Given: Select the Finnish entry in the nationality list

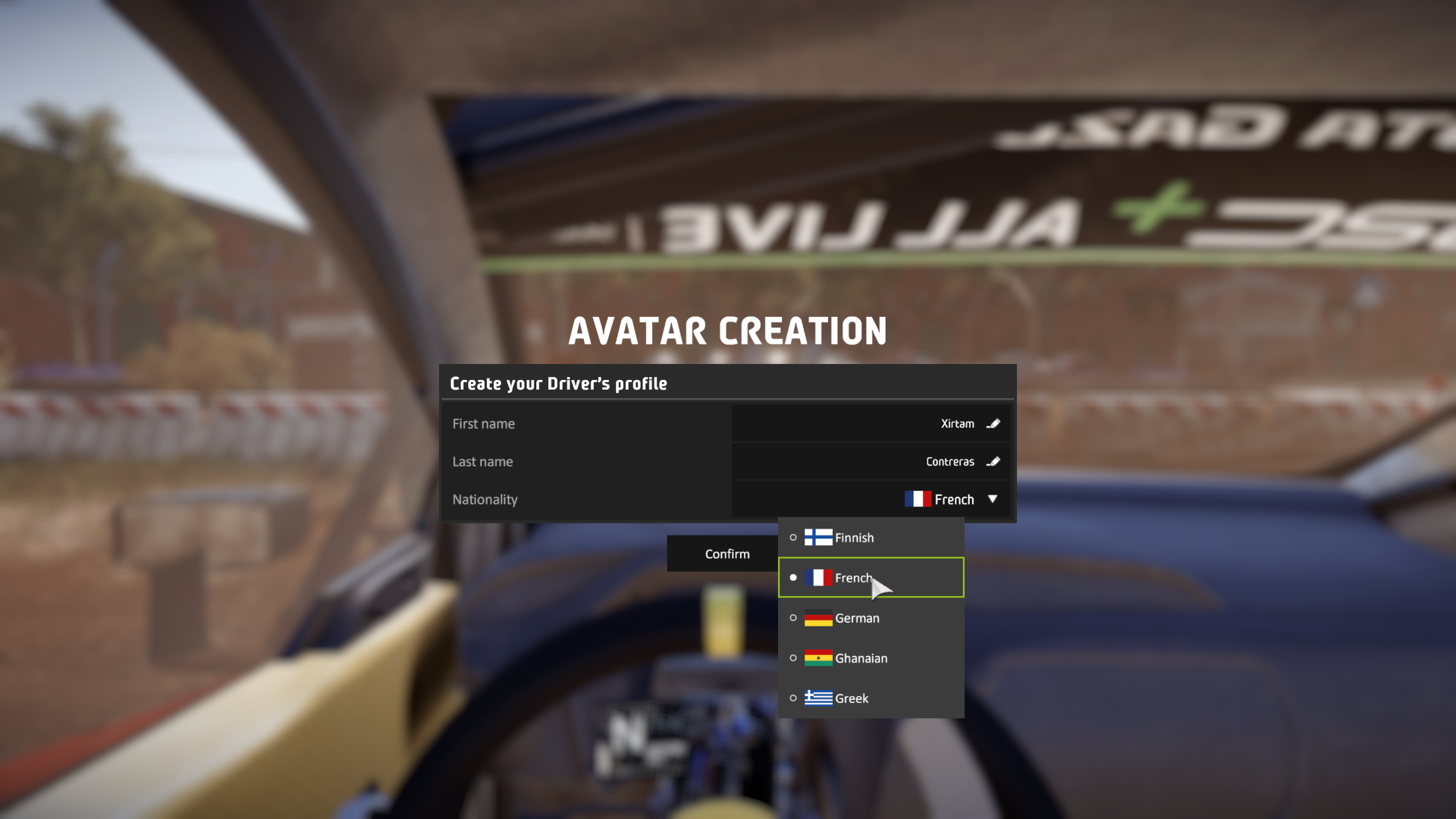Looking at the screenshot, I should click(x=854, y=537).
